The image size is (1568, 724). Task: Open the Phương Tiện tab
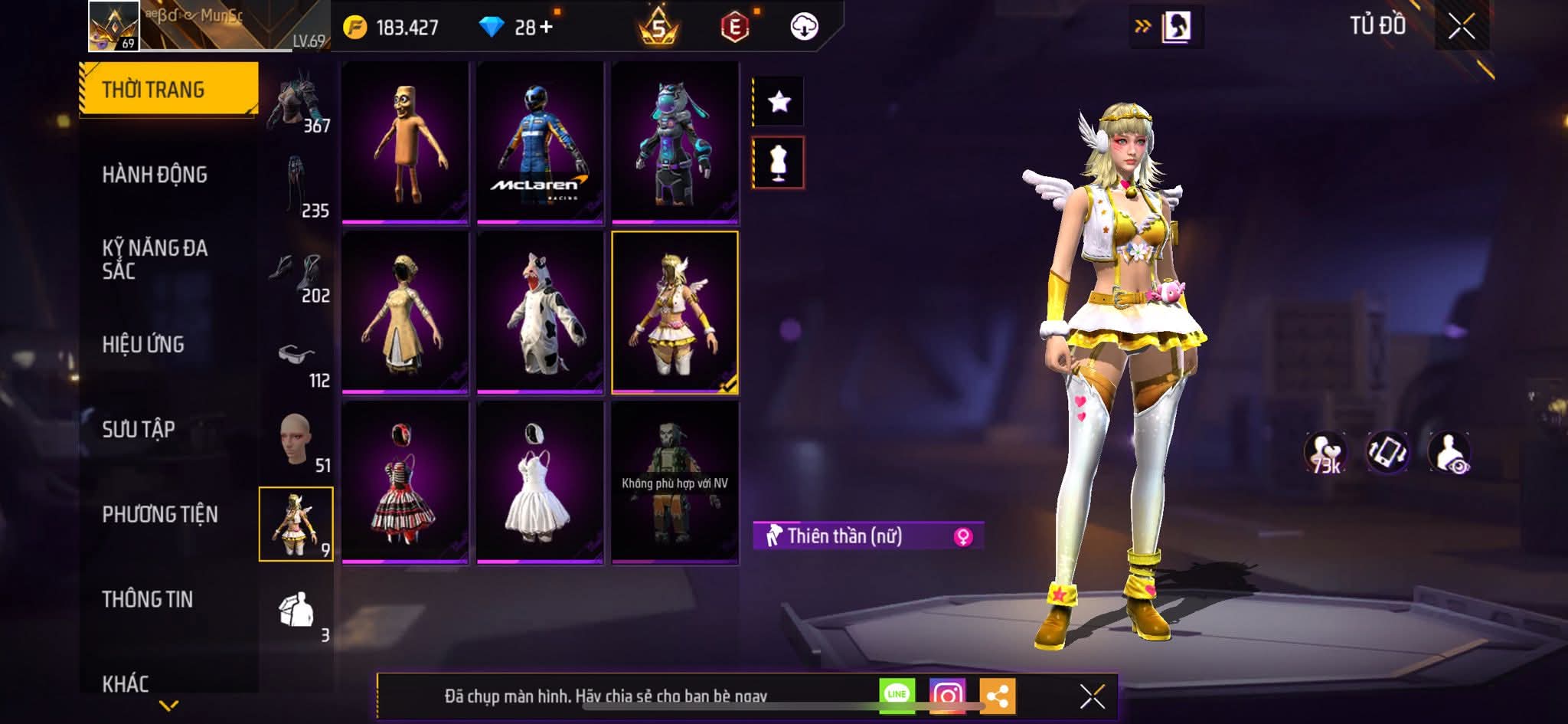[x=160, y=514]
